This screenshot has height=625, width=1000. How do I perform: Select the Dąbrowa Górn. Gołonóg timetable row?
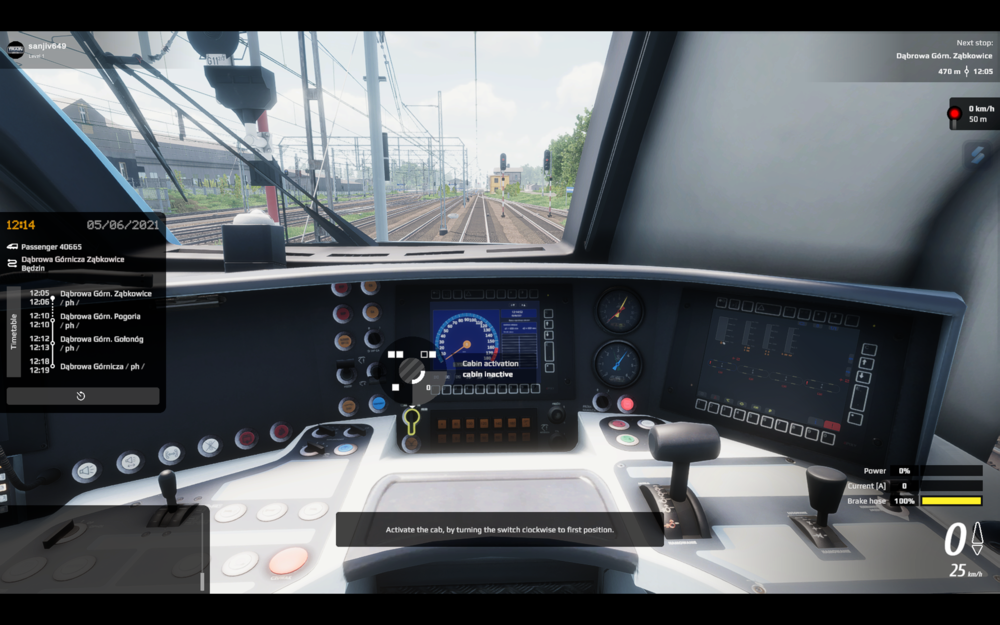[x=100, y=343]
